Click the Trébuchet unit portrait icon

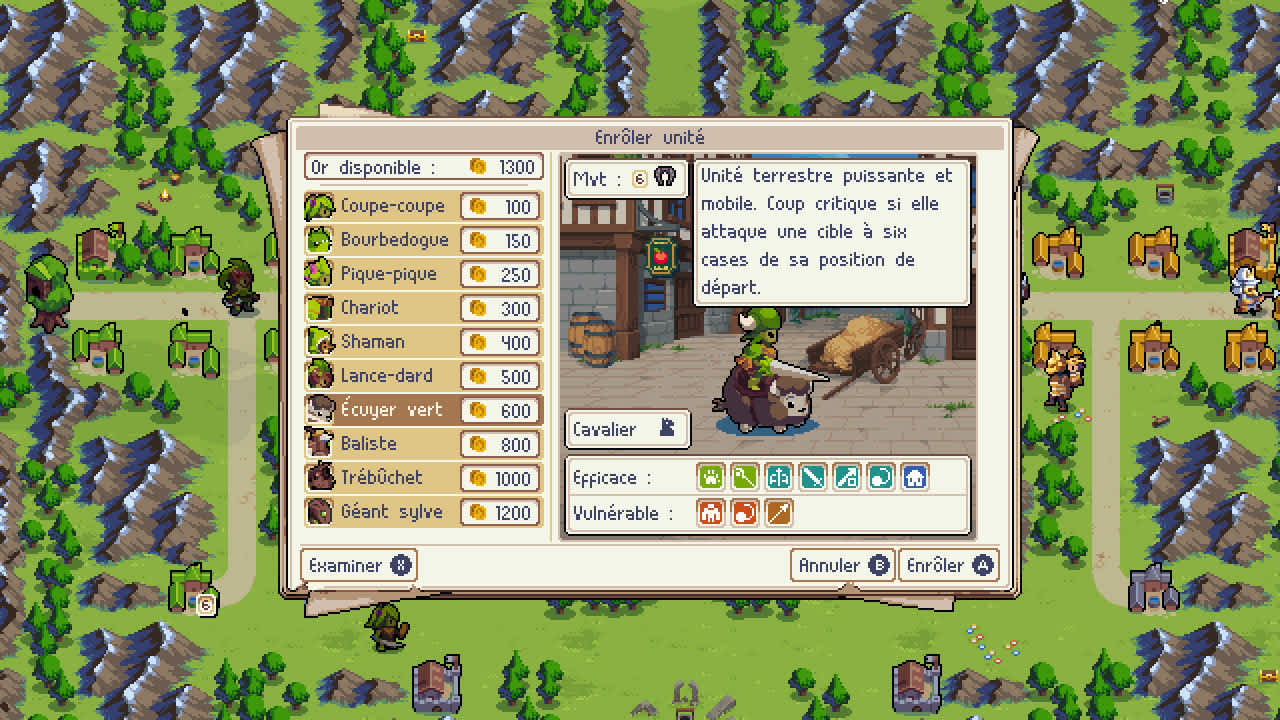point(320,477)
